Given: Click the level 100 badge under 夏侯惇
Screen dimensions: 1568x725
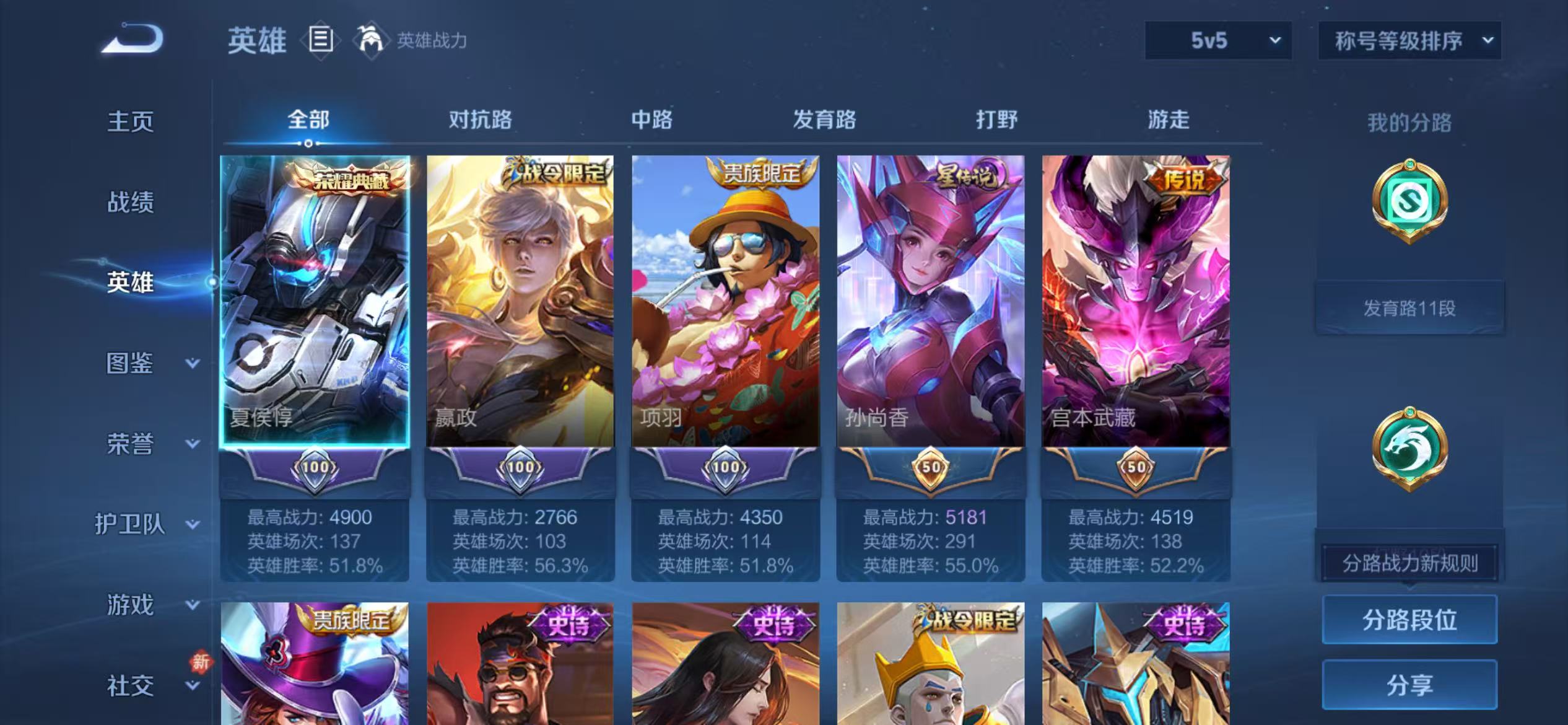Looking at the screenshot, I should click(x=316, y=469).
